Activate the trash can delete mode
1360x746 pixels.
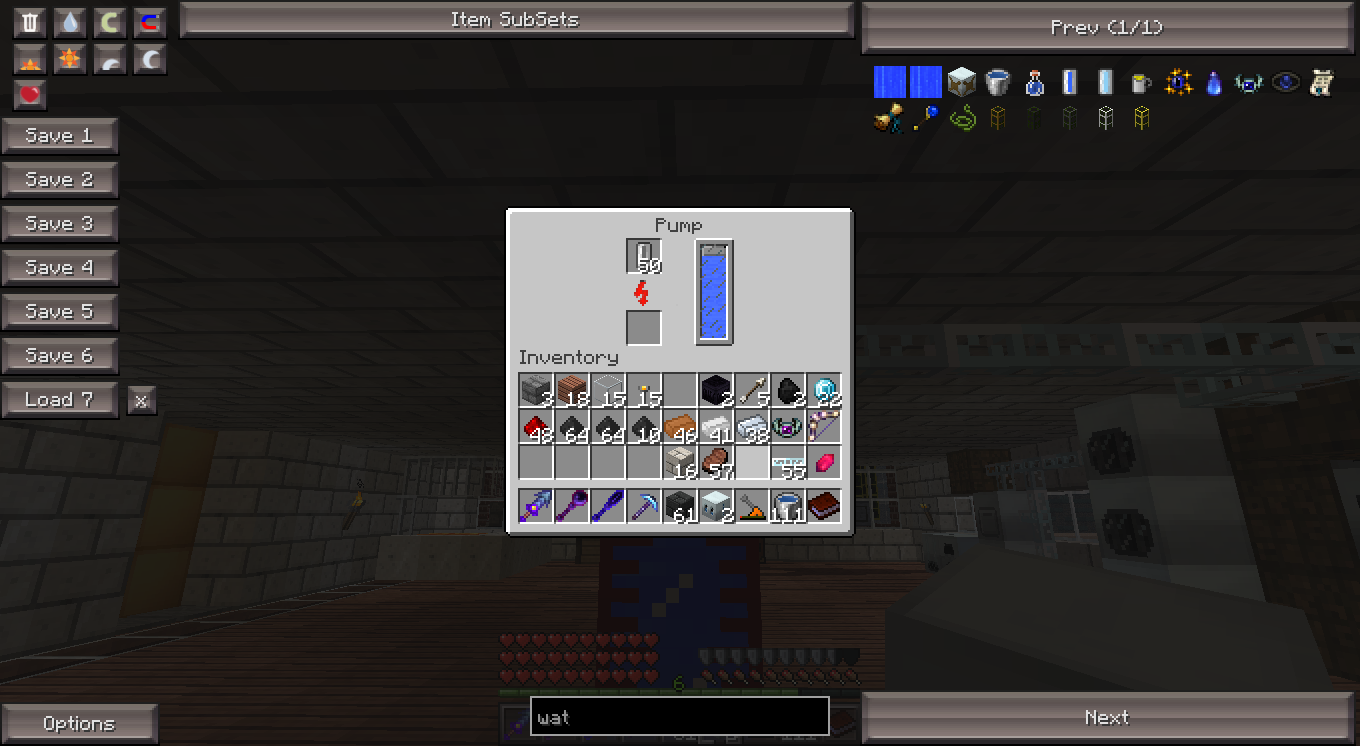pos(31,23)
